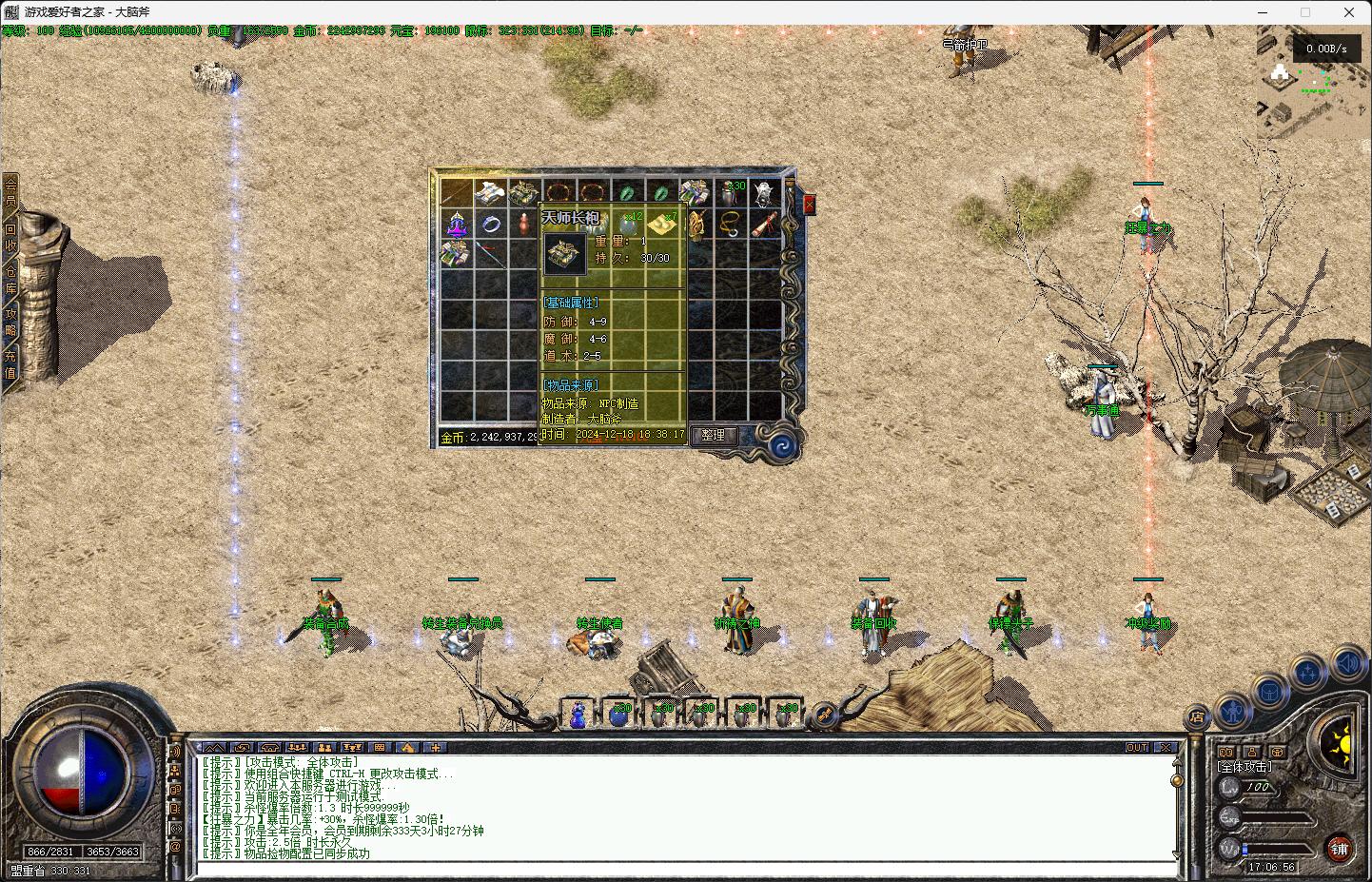Close the game window
Viewport: 1372px width, 882px height.
pyautogui.click(x=1349, y=12)
